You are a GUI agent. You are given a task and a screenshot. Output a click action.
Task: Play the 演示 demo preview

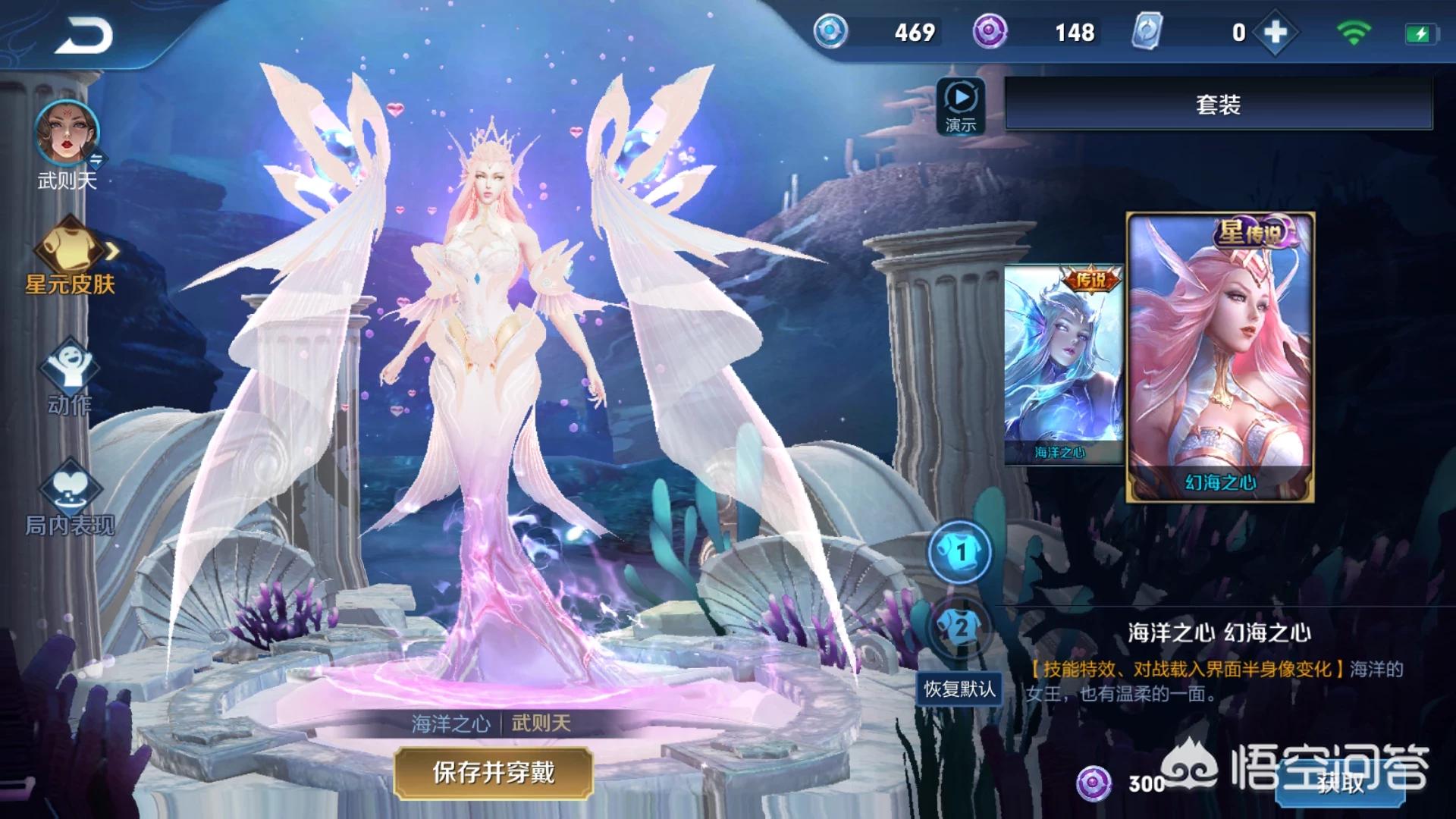[x=961, y=106]
